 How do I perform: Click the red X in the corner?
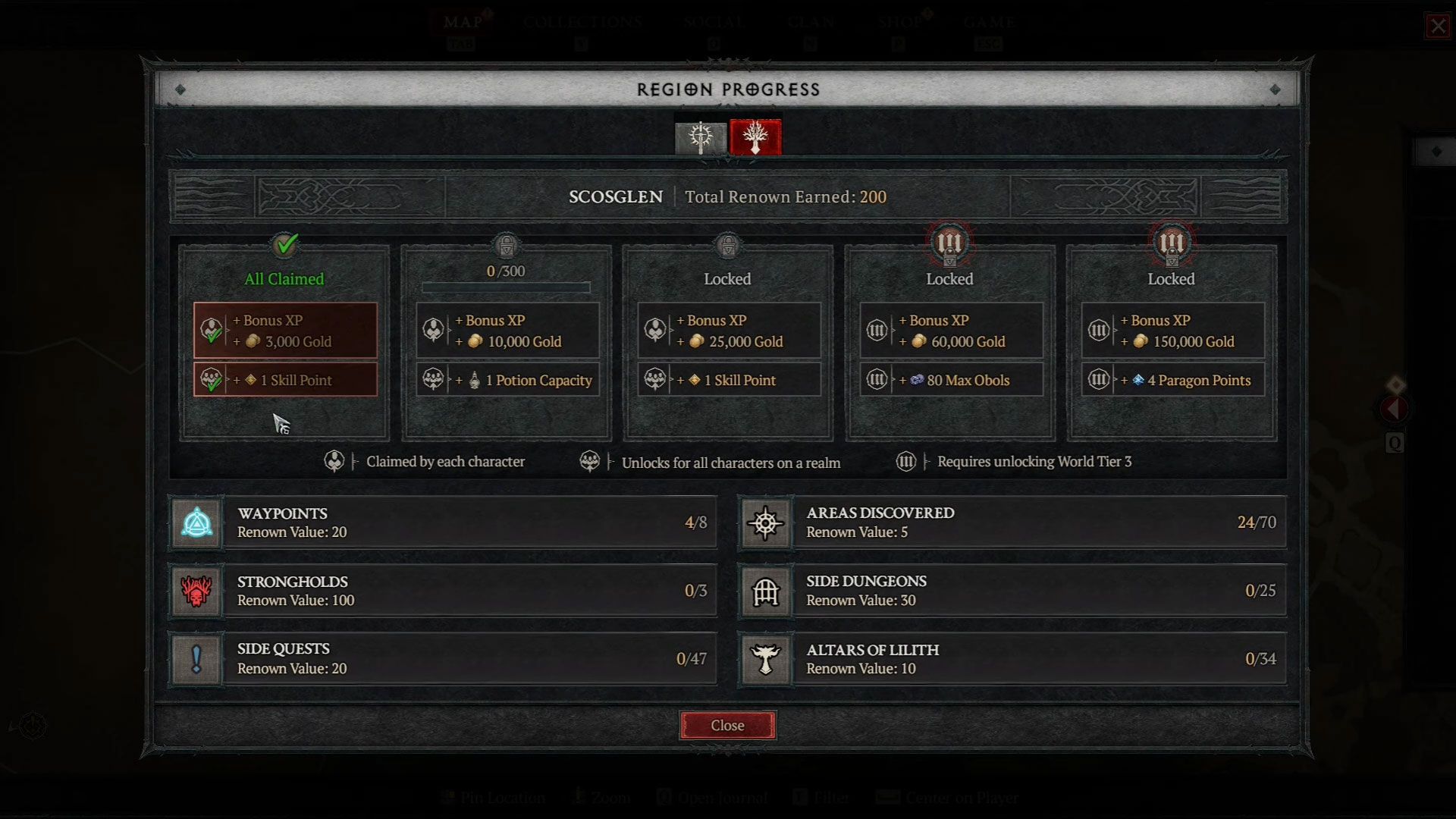pos(1438,27)
